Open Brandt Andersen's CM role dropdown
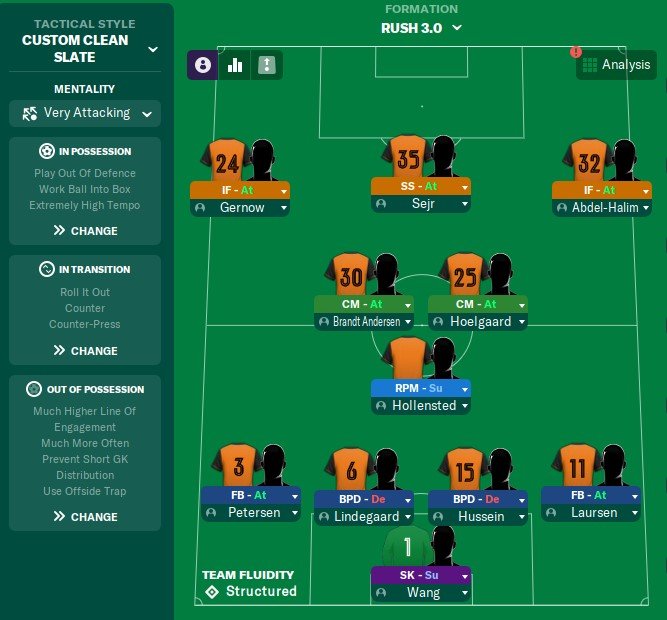 (363, 304)
